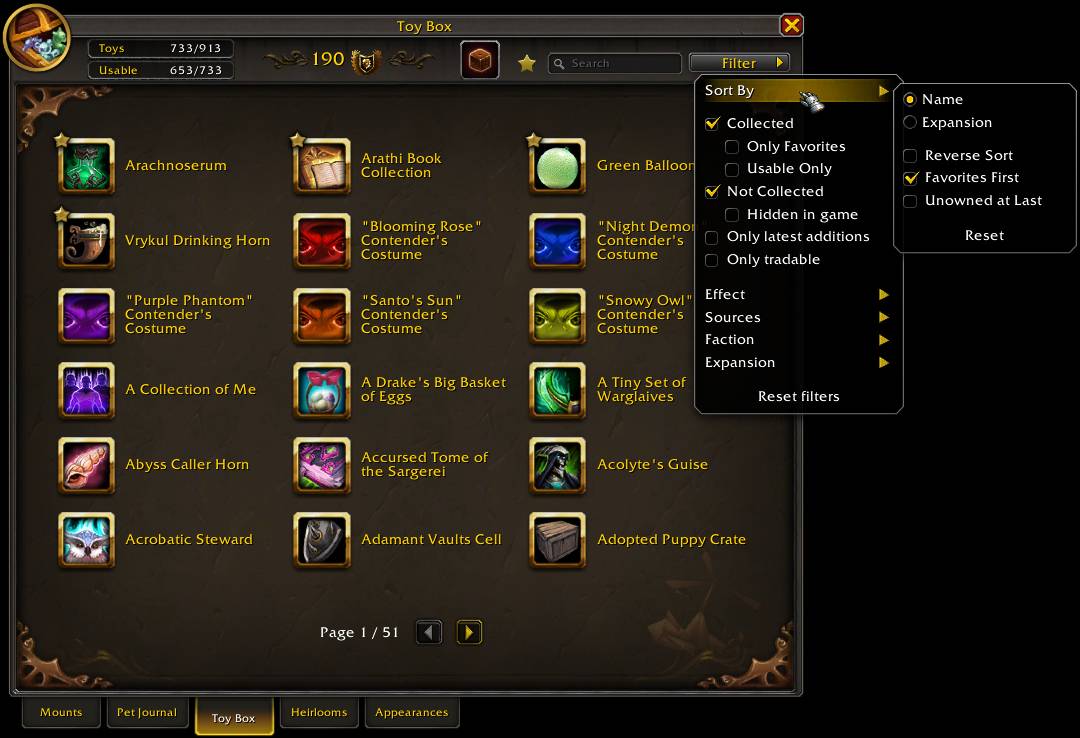Switch to the Mounts tab
The image size is (1080, 738).
click(x=61, y=712)
